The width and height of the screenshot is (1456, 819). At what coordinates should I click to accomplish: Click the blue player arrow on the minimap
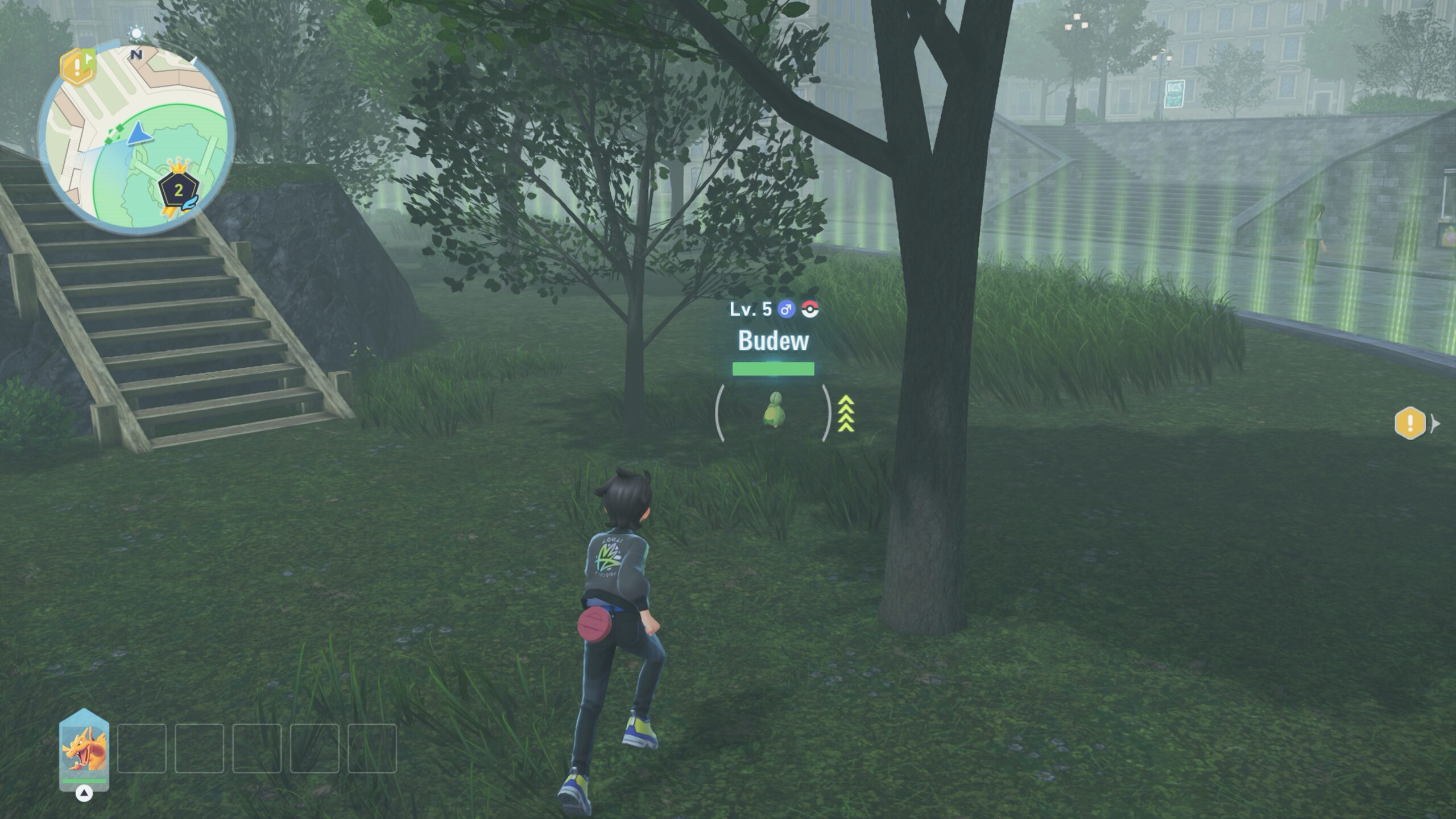pyautogui.click(x=138, y=135)
